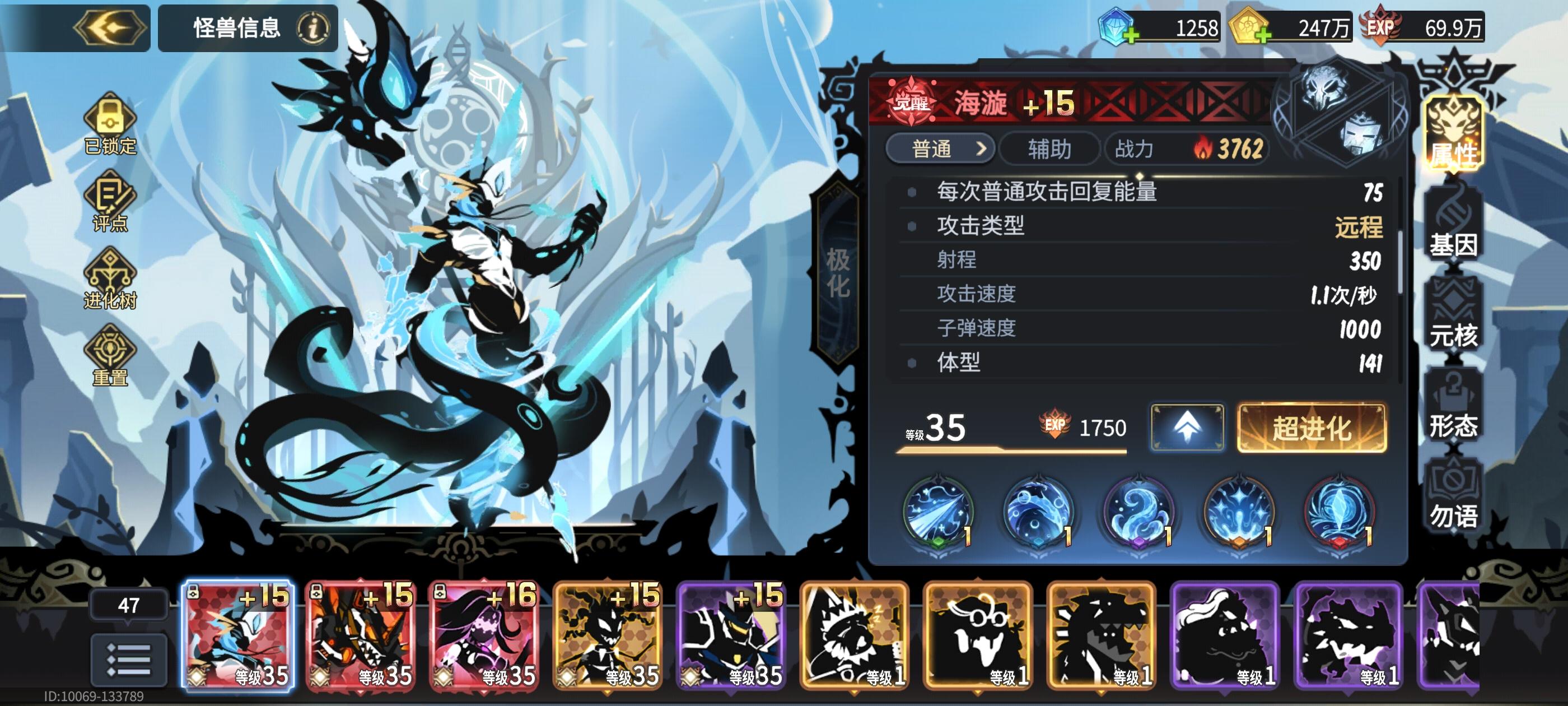
Task: Expand the 普通 stats via its chevron
Action: pos(982,148)
